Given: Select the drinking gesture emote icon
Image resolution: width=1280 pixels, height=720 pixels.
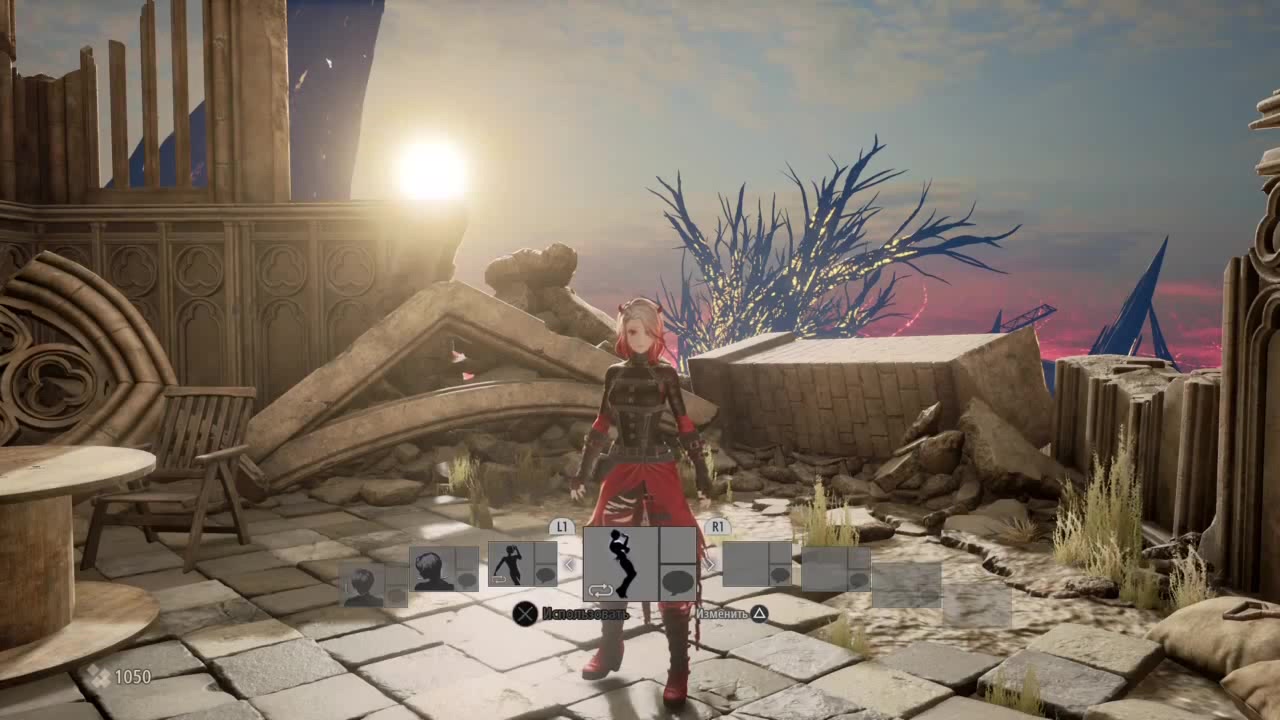Looking at the screenshot, I should pyautogui.click(x=619, y=561).
